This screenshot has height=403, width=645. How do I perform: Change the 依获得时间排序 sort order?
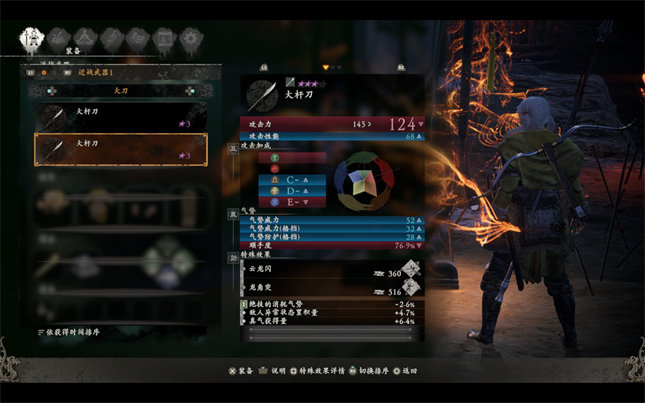(x=78, y=330)
